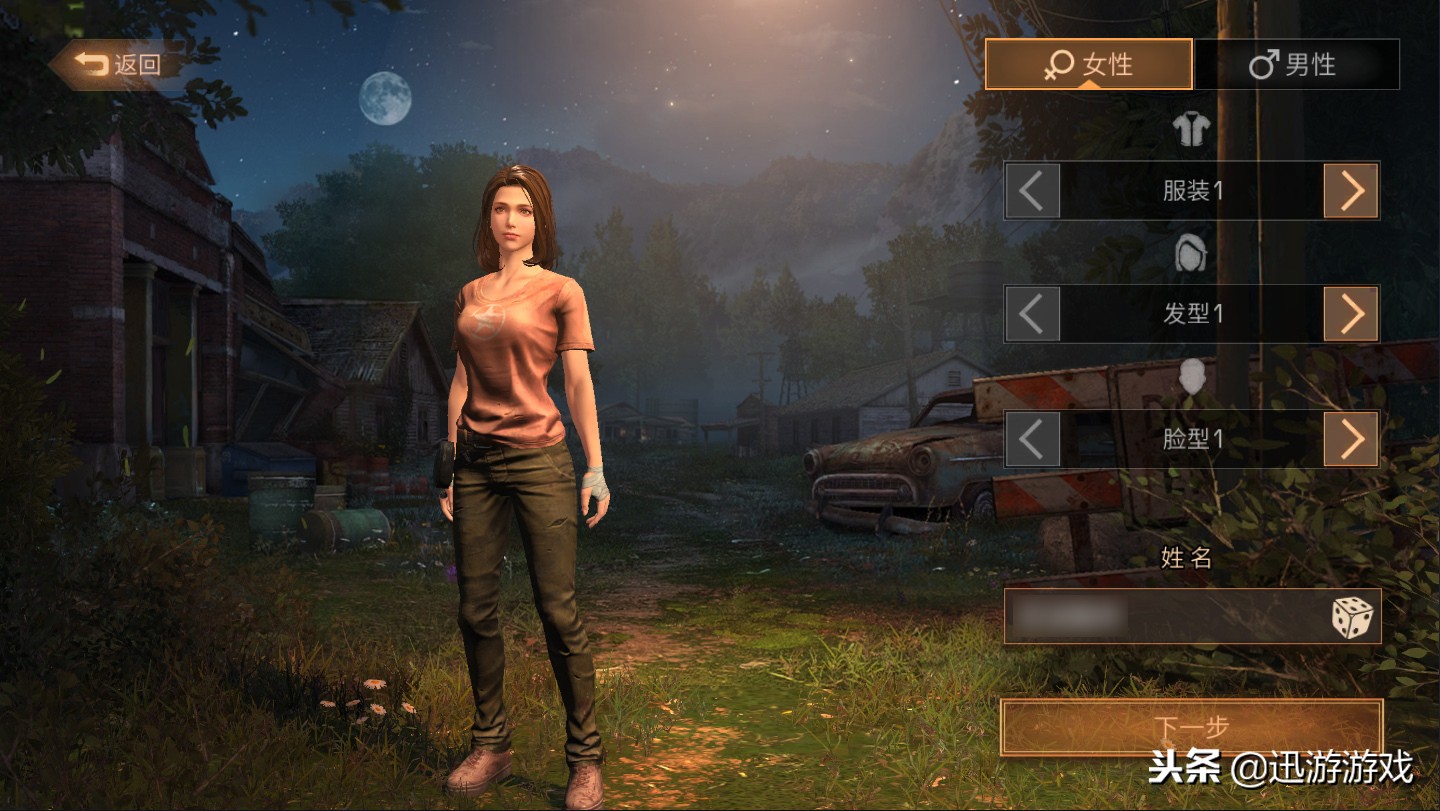The width and height of the screenshot is (1440, 811).
Task: Select the 女性 gender tab
Action: coord(1088,65)
